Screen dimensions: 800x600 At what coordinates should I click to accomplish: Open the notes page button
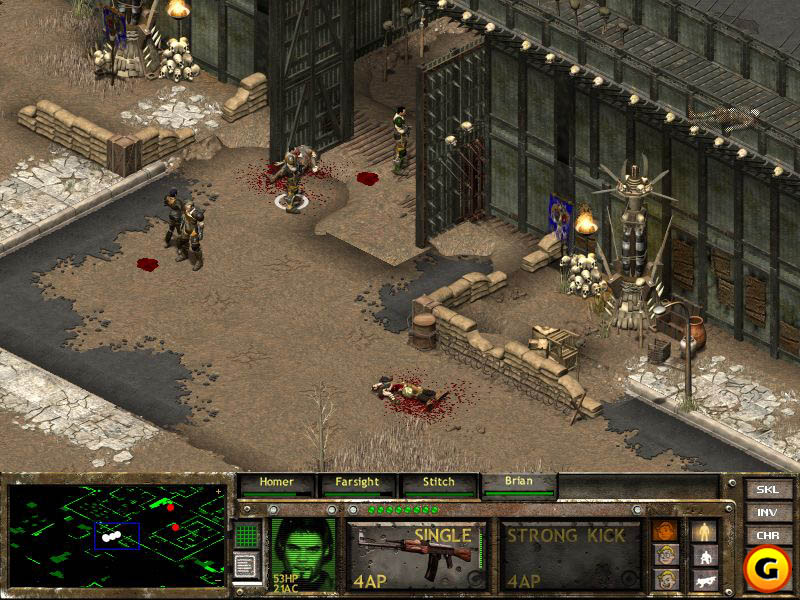pos(248,565)
